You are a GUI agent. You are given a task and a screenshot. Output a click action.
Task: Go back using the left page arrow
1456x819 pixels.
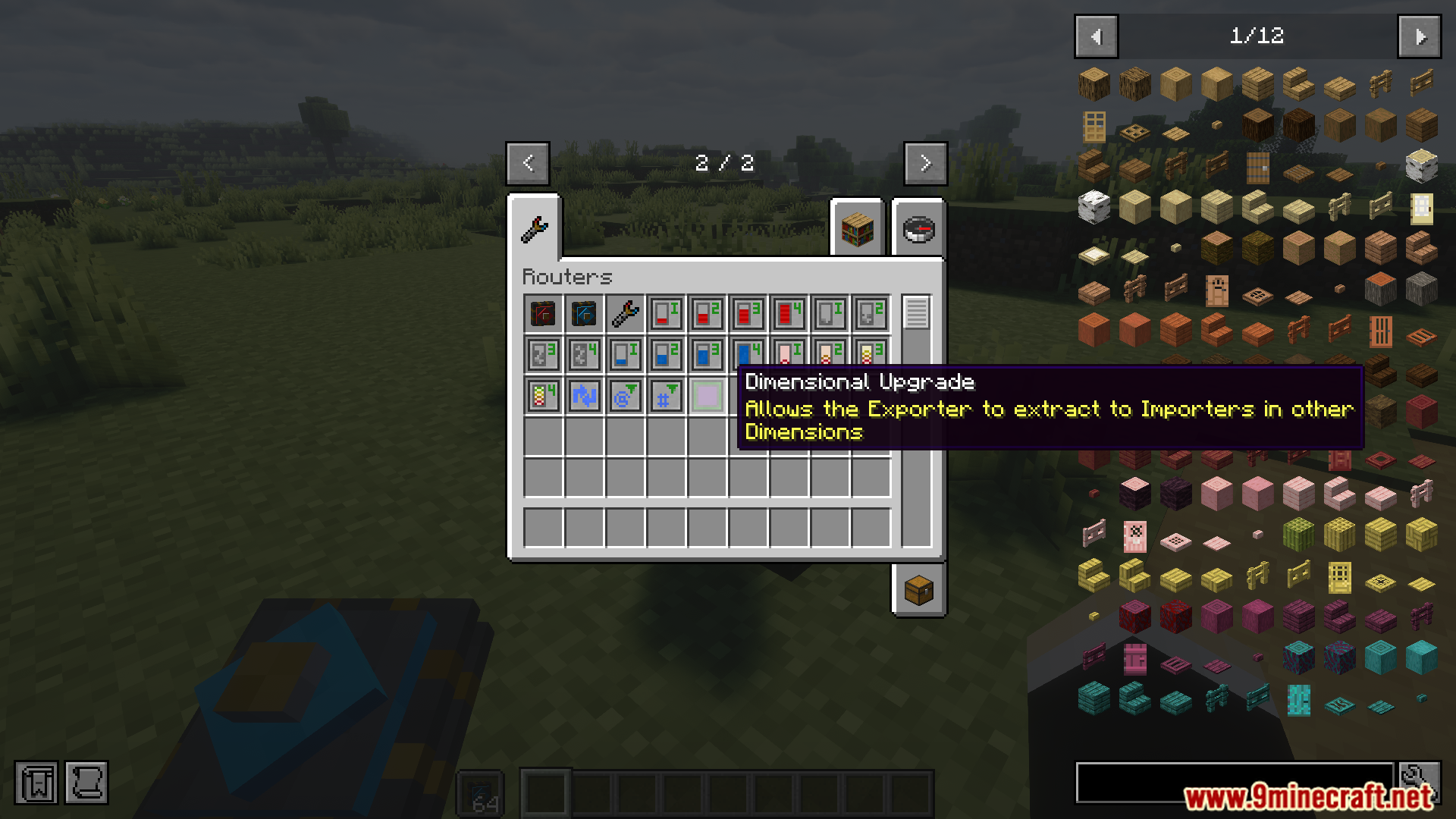527,163
